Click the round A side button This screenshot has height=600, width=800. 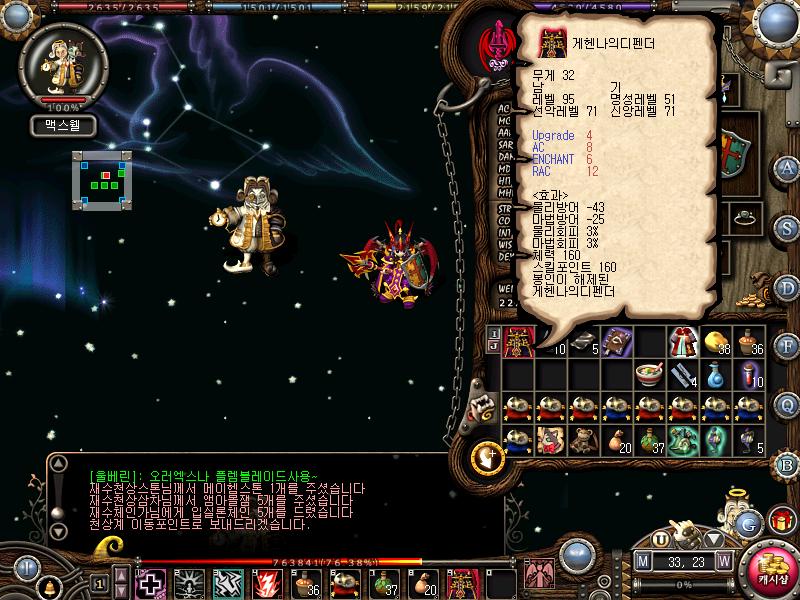point(787,167)
